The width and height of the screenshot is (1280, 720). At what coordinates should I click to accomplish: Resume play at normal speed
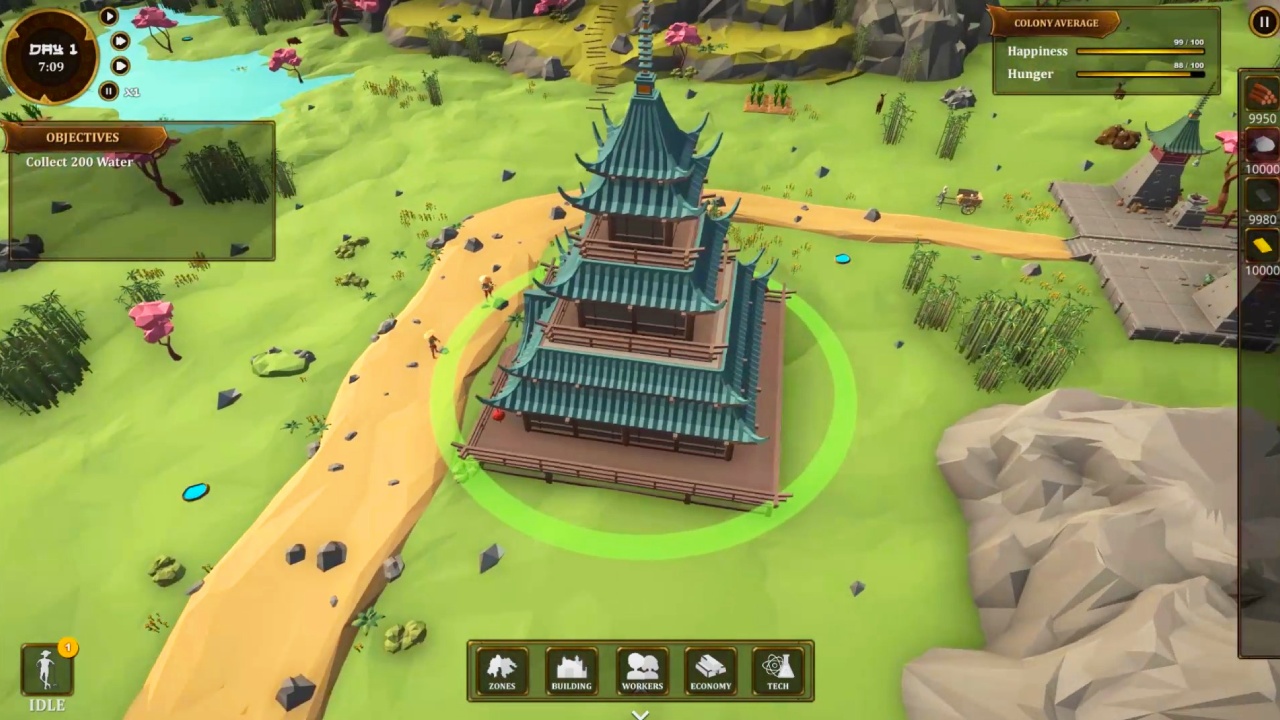click(108, 16)
